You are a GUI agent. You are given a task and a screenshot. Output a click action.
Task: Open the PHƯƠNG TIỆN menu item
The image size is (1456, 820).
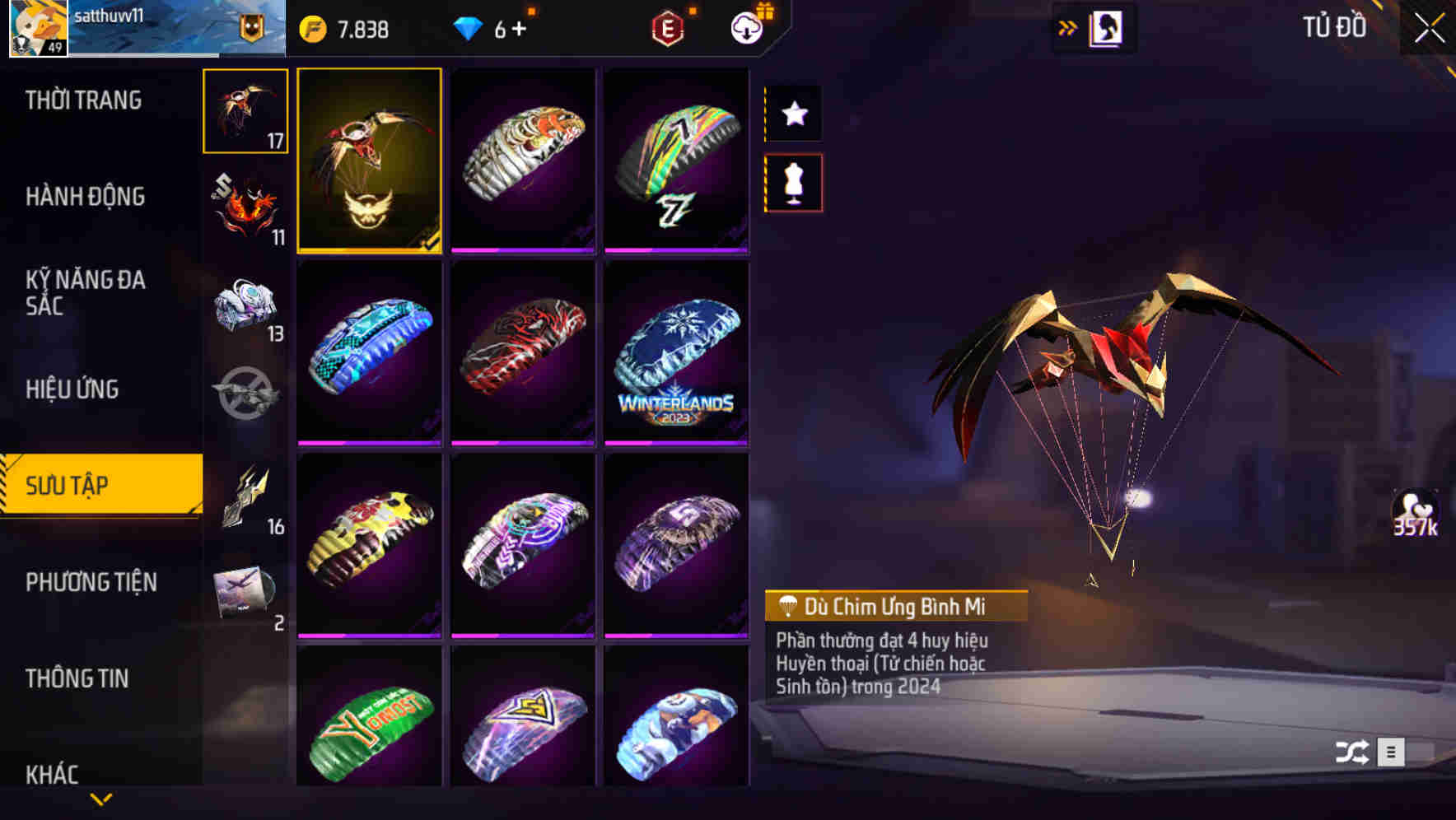pos(91,582)
